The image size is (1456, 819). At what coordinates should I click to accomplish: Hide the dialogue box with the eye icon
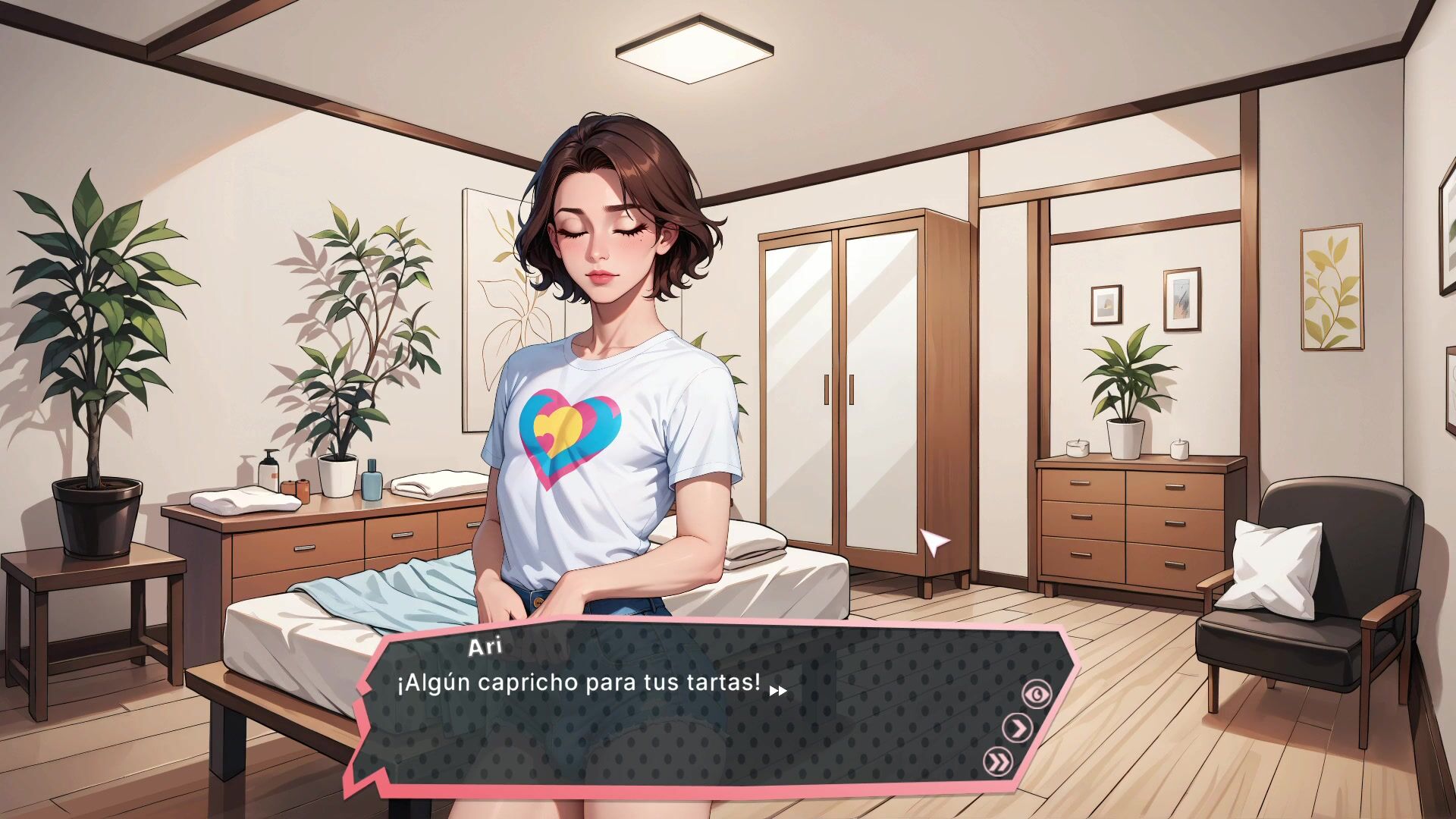click(1037, 694)
